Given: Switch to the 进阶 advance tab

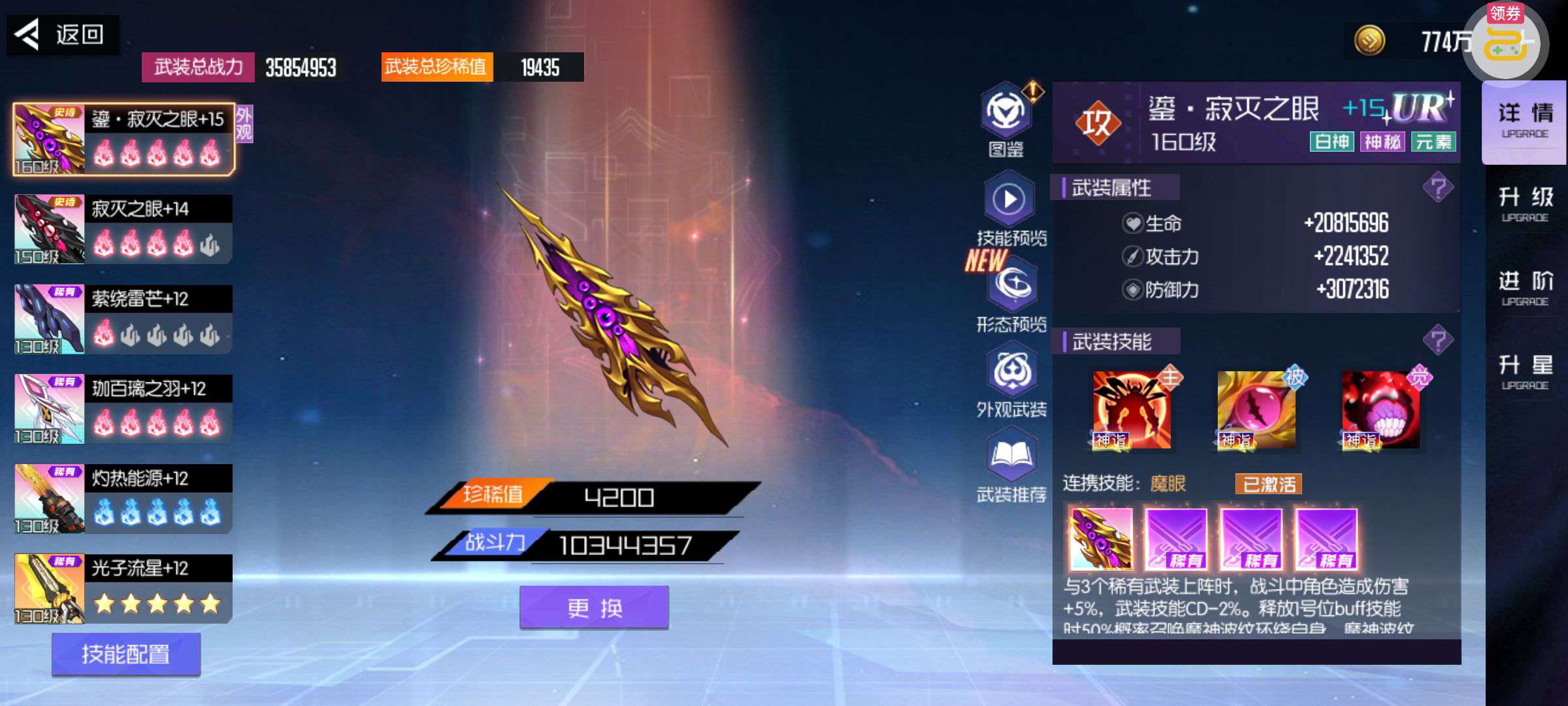Looking at the screenshot, I should (x=1525, y=288).
